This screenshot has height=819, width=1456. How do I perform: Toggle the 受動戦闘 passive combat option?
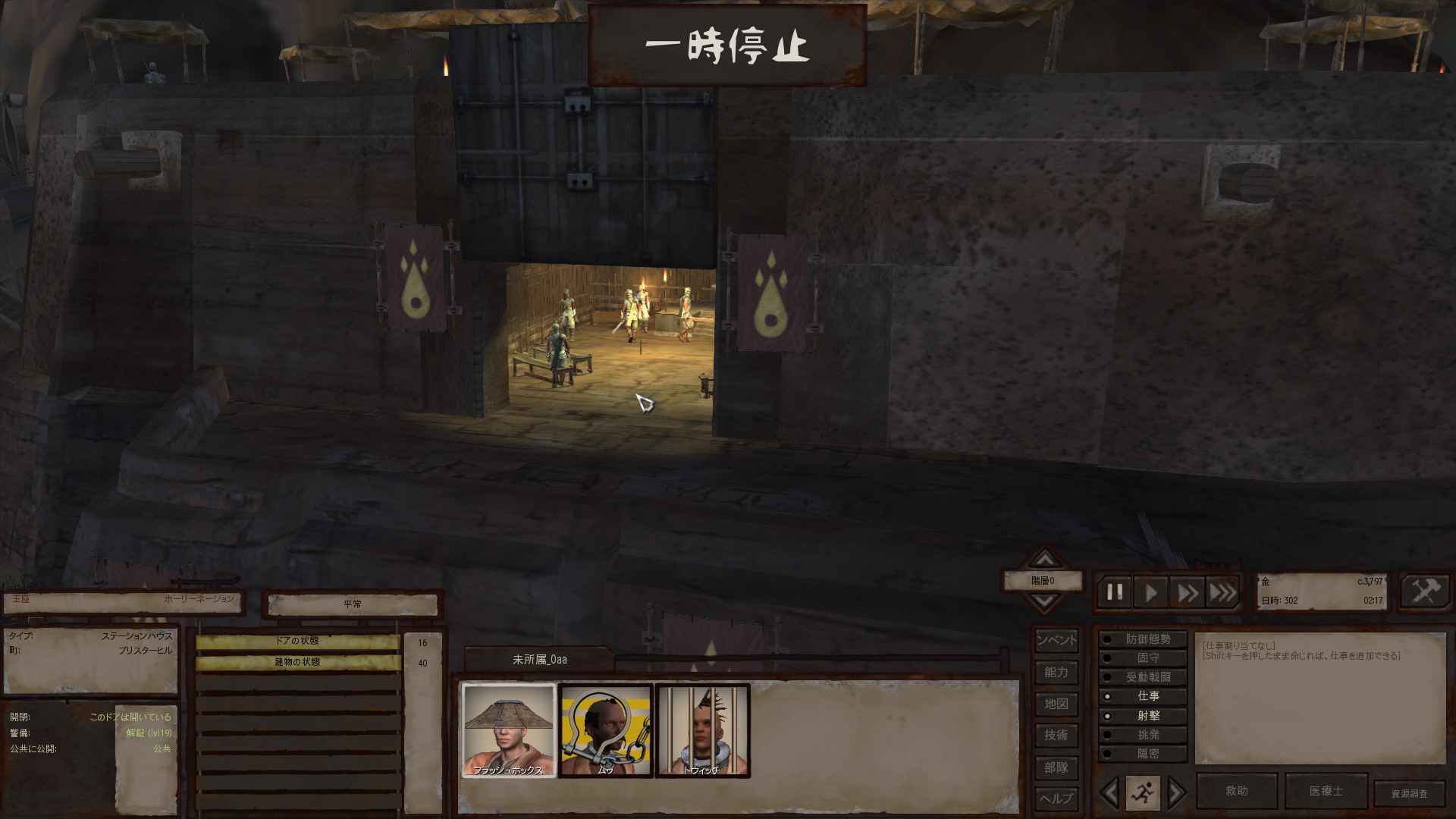point(1143,677)
